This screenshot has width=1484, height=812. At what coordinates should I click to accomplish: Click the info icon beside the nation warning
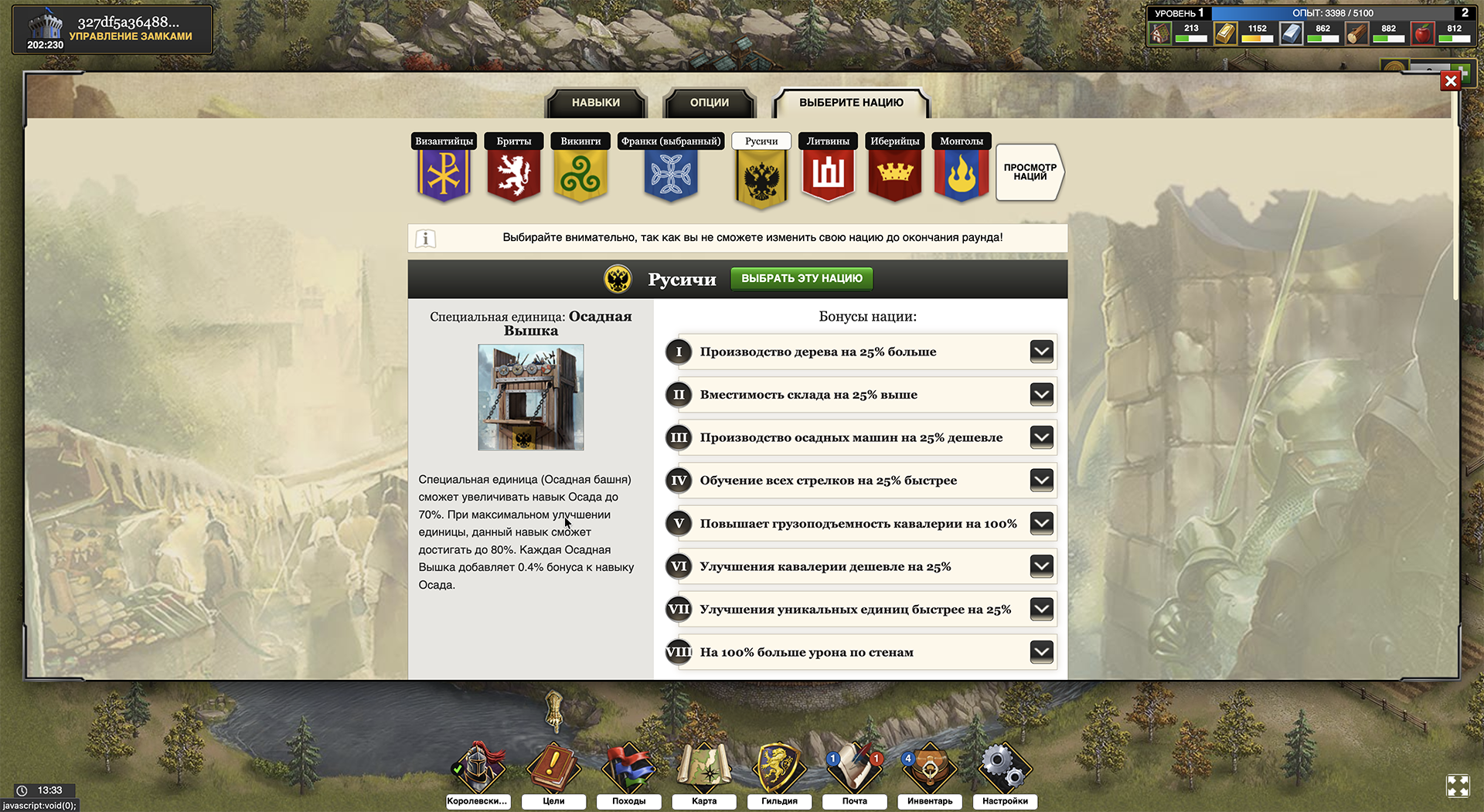point(424,238)
